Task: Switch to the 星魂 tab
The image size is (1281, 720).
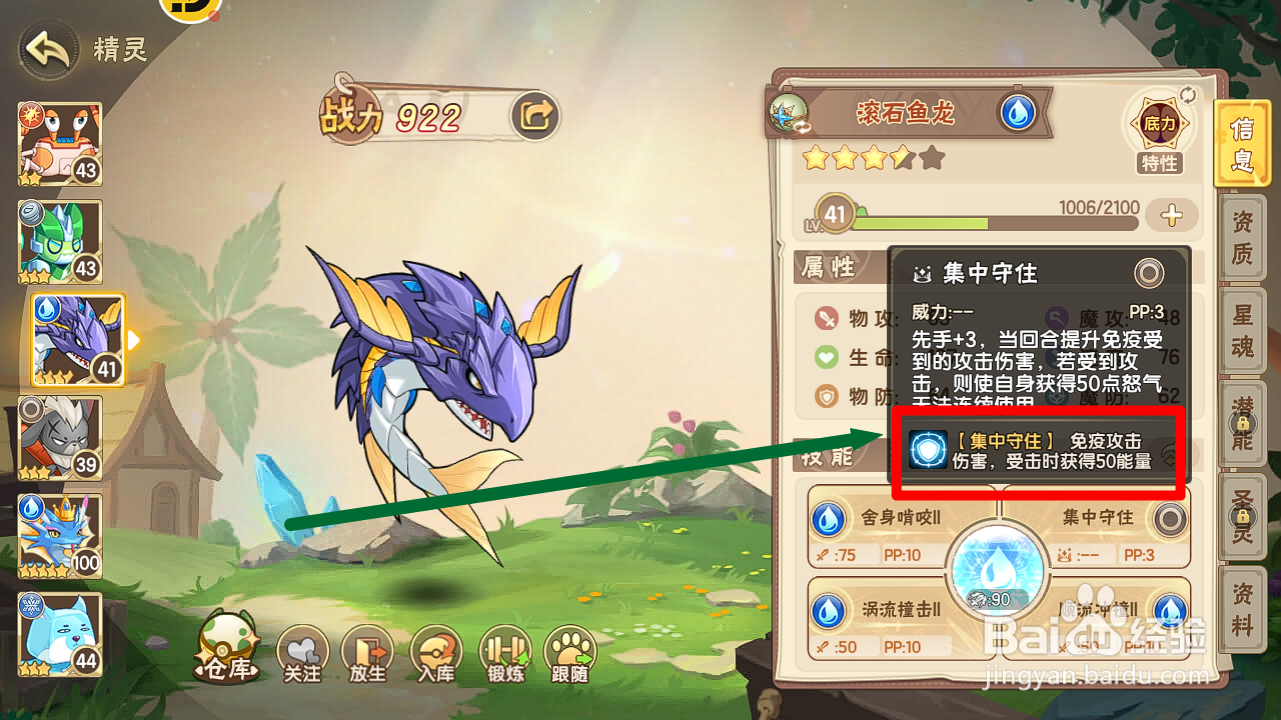Action: [x=1243, y=330]
